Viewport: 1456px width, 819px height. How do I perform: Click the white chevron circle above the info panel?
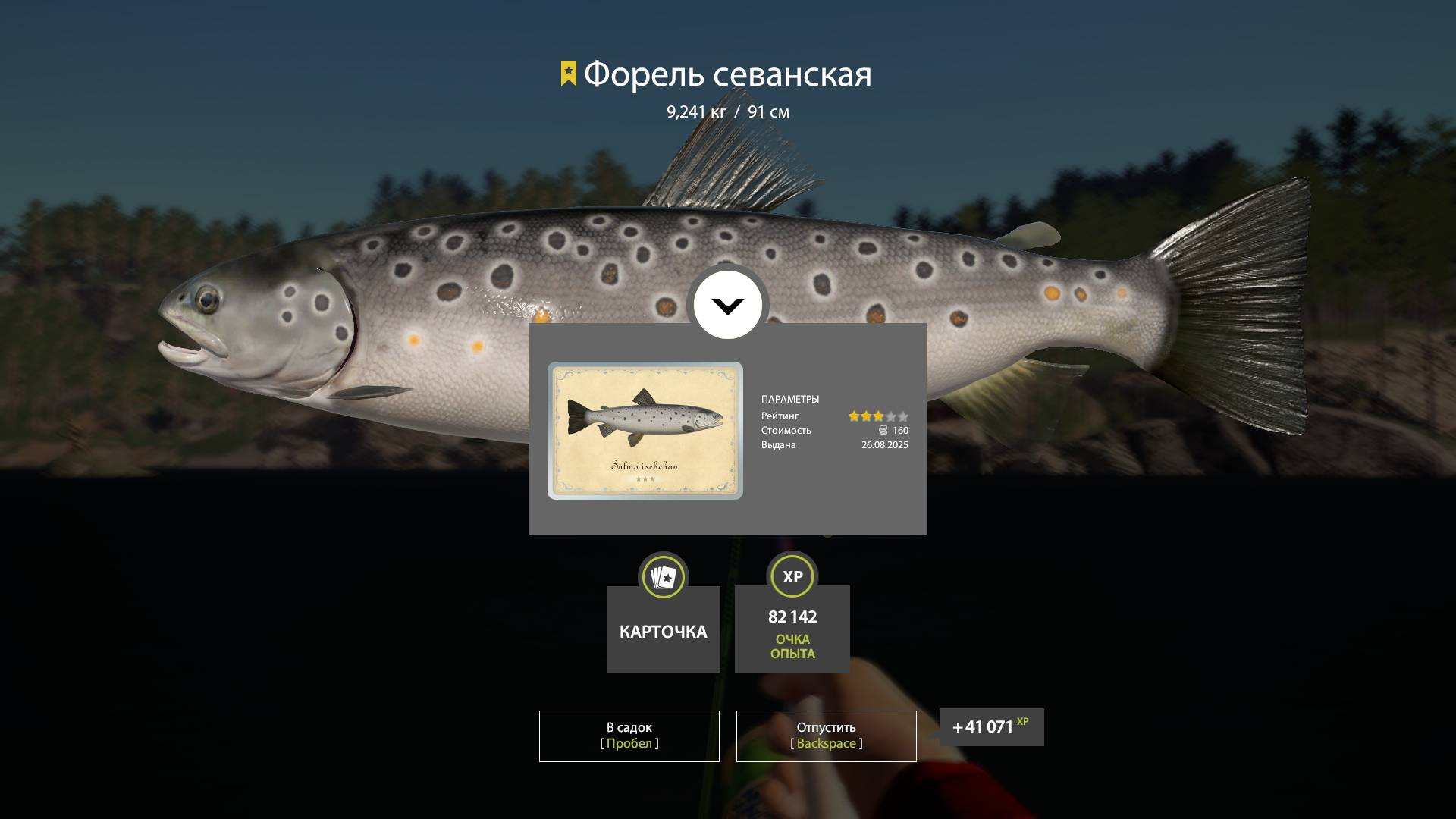tap(727, 304)
